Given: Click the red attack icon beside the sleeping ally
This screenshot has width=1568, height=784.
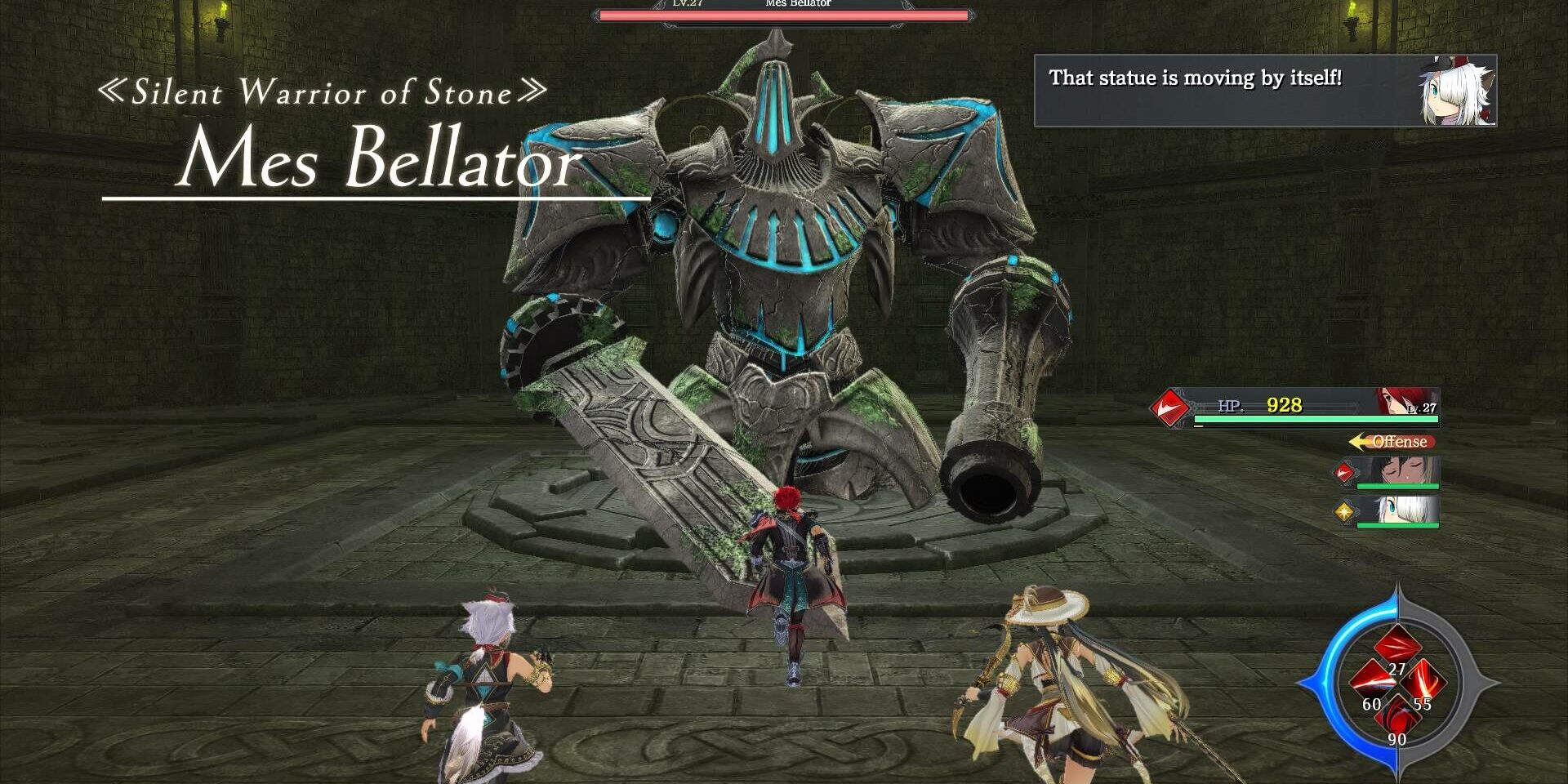Looking at the screenshot, I should pos(1344,473).
